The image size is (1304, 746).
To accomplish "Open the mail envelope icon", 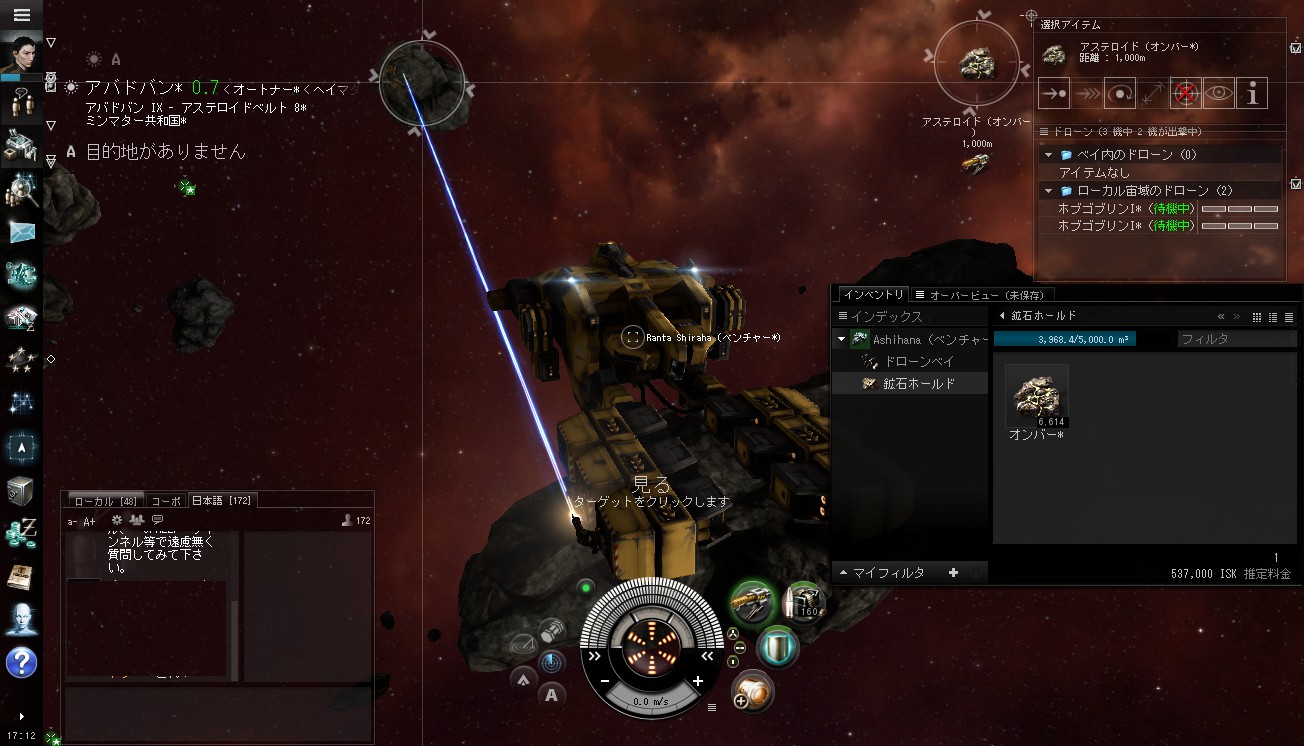I will (x=21, y=232).
